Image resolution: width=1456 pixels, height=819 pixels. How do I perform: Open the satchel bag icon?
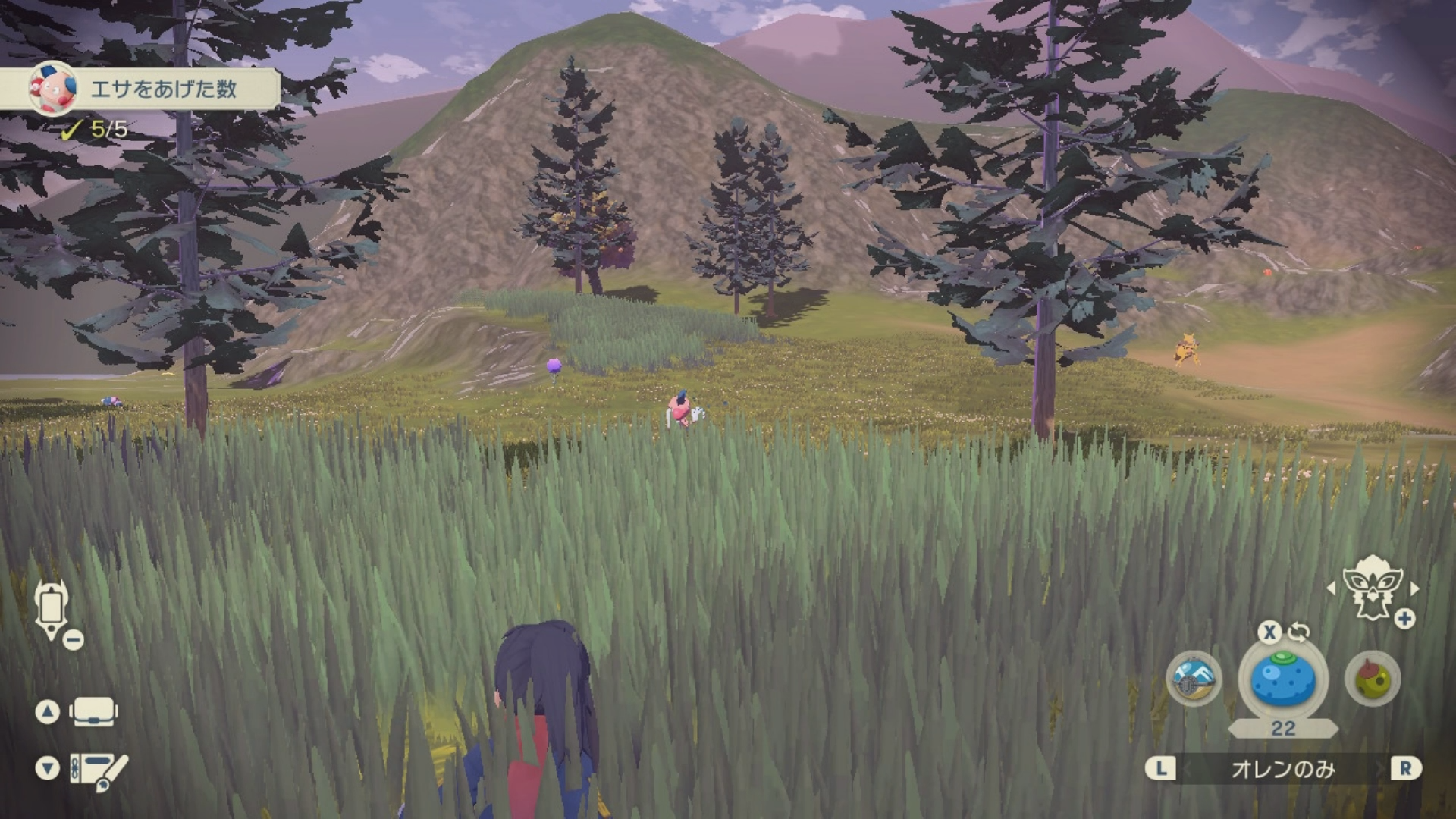point(93,712)
